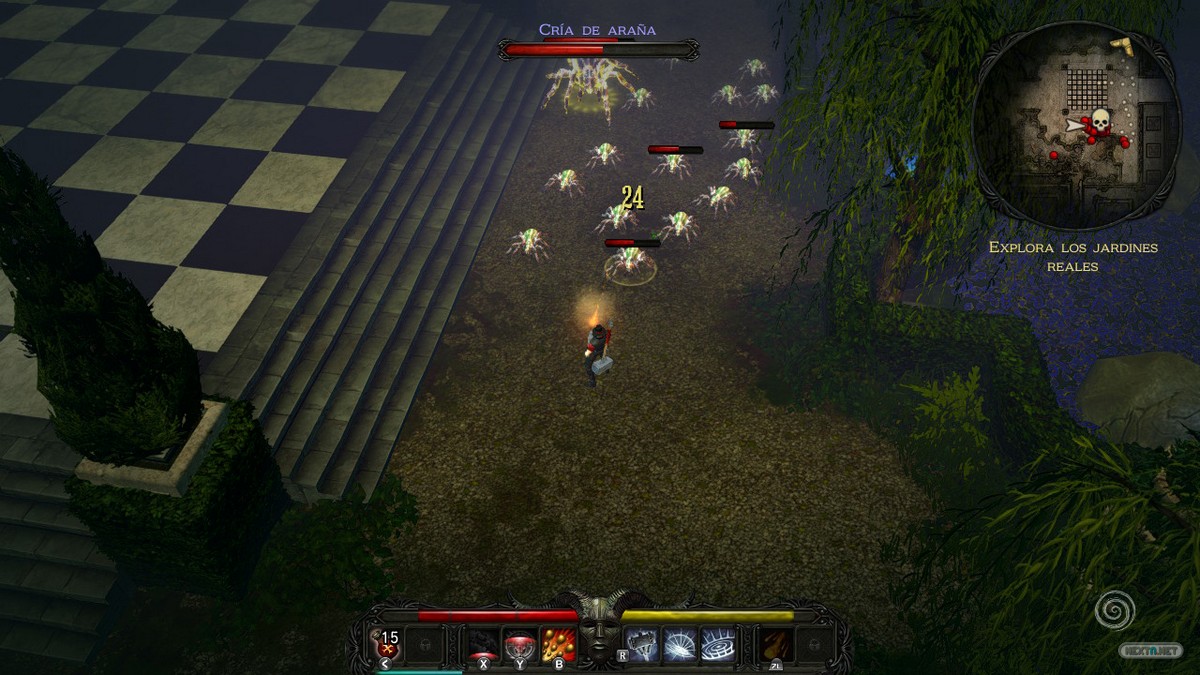This screenshot has width=1200, height=675.
Task: Use the blue concentric rings ability
Action: pos(717,645)
